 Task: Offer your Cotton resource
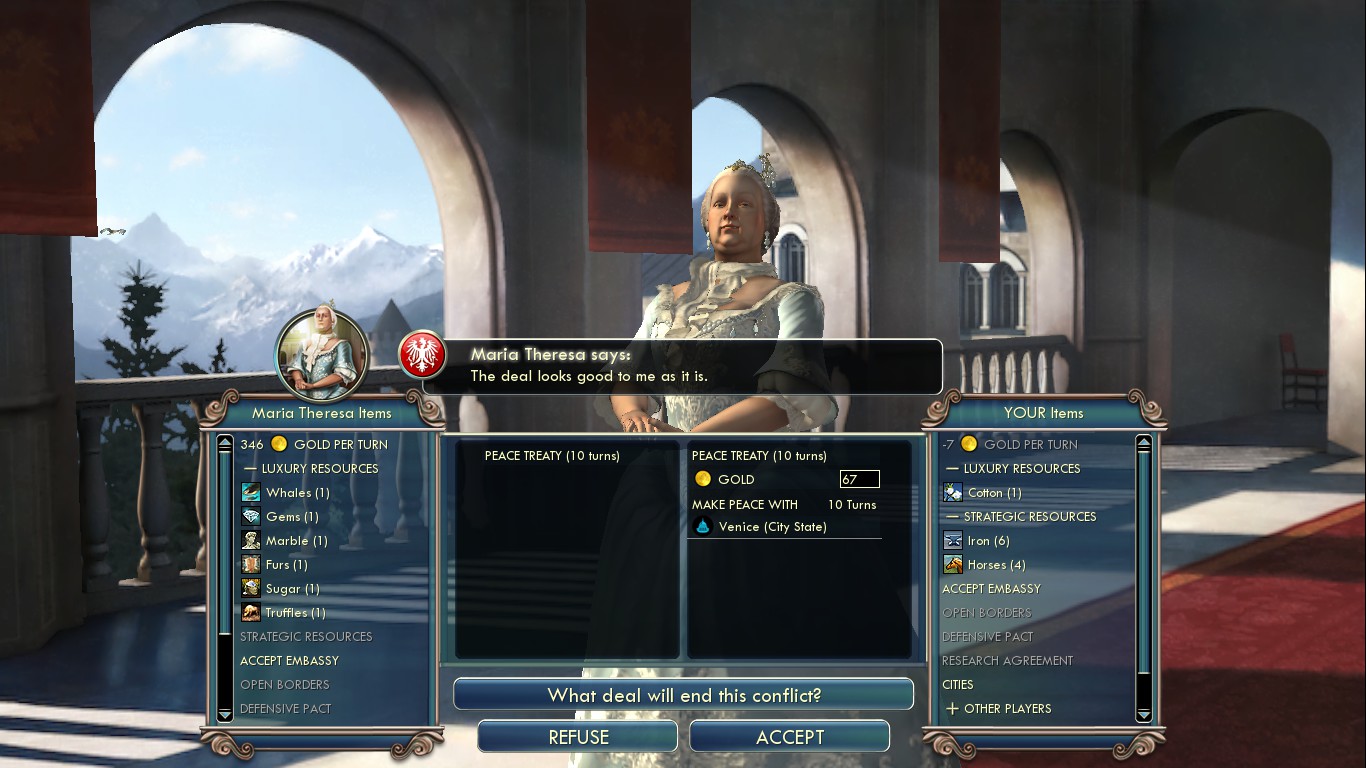coord(994,492)
